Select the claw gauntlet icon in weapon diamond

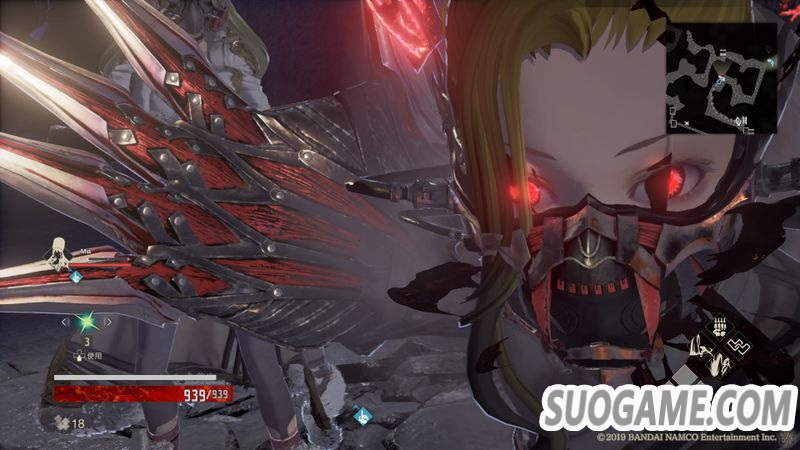(x=720, y=327)
